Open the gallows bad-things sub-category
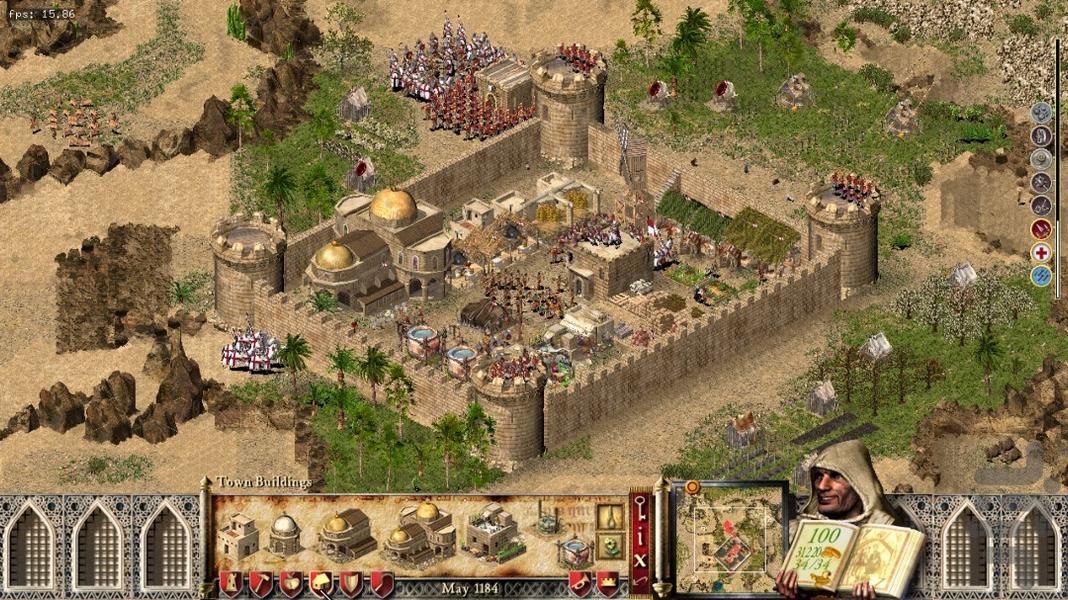Viewport: 1068px width, 600px height. pyautogui.click(x=610, y=517)
